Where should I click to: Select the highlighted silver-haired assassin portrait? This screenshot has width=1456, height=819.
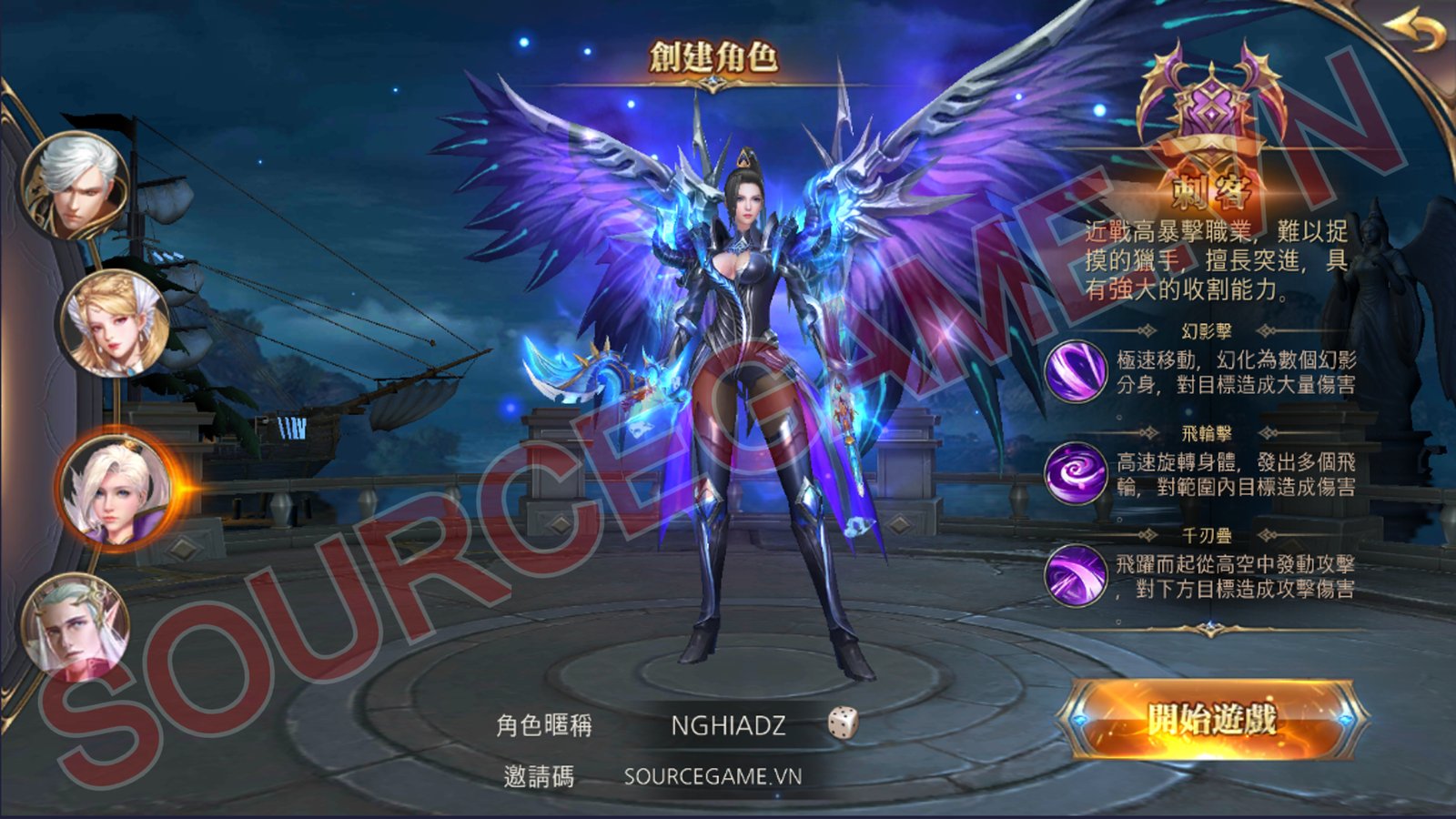point(115,487)
